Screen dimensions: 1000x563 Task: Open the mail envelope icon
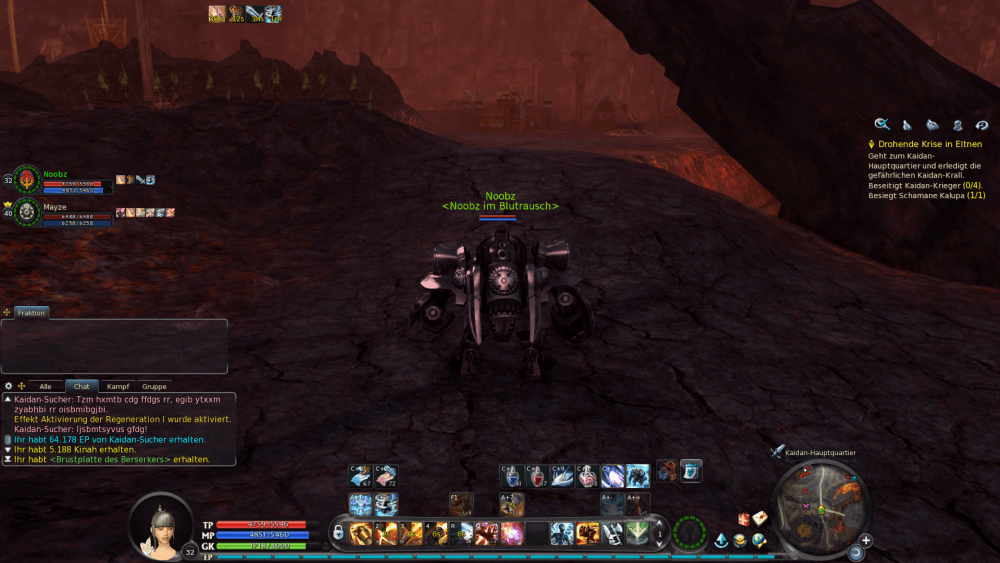(x=759, y=518)
